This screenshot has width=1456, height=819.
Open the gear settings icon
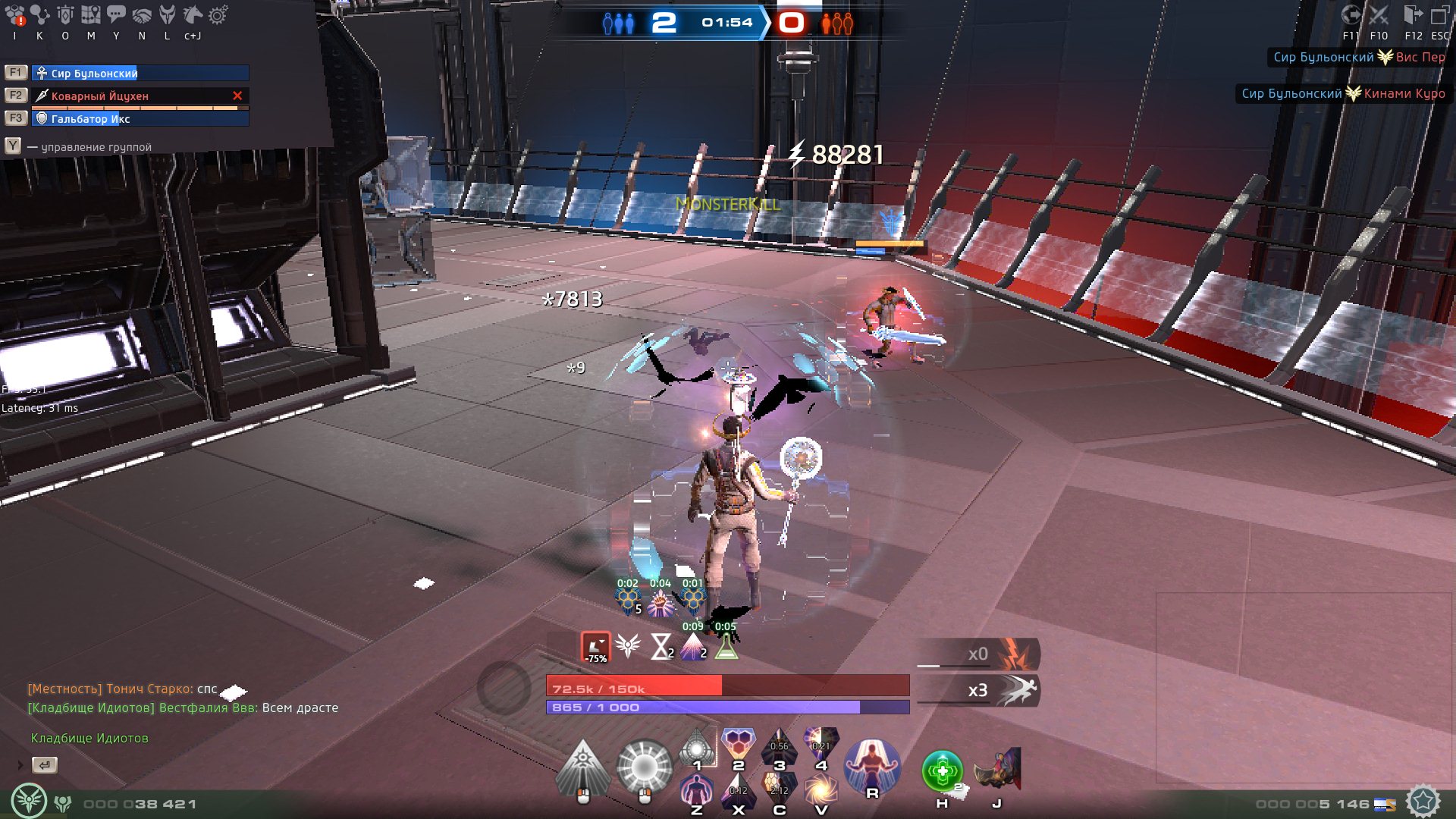point(218,15)
